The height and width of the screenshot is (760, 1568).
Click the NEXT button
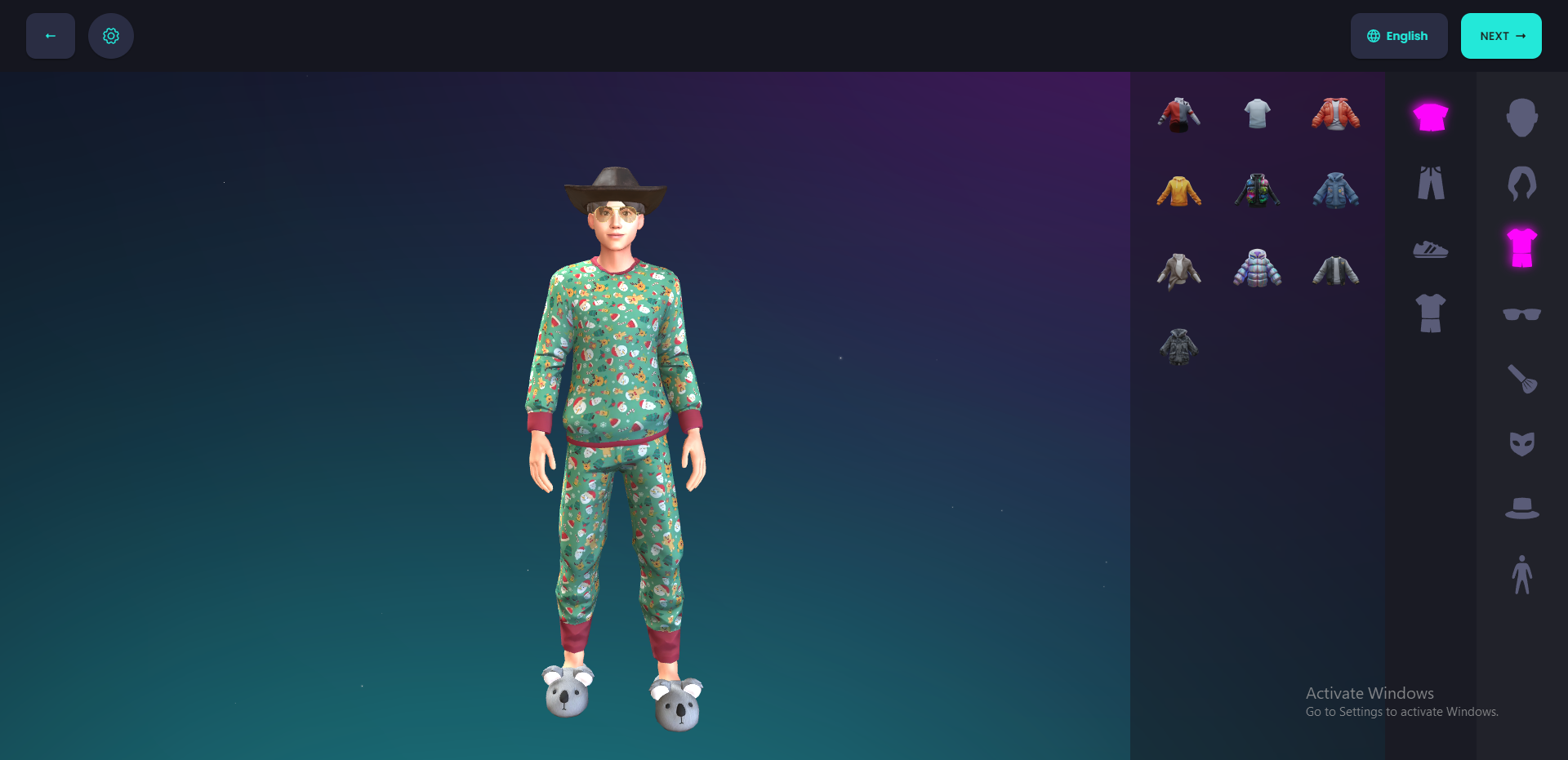point(1501,36)
